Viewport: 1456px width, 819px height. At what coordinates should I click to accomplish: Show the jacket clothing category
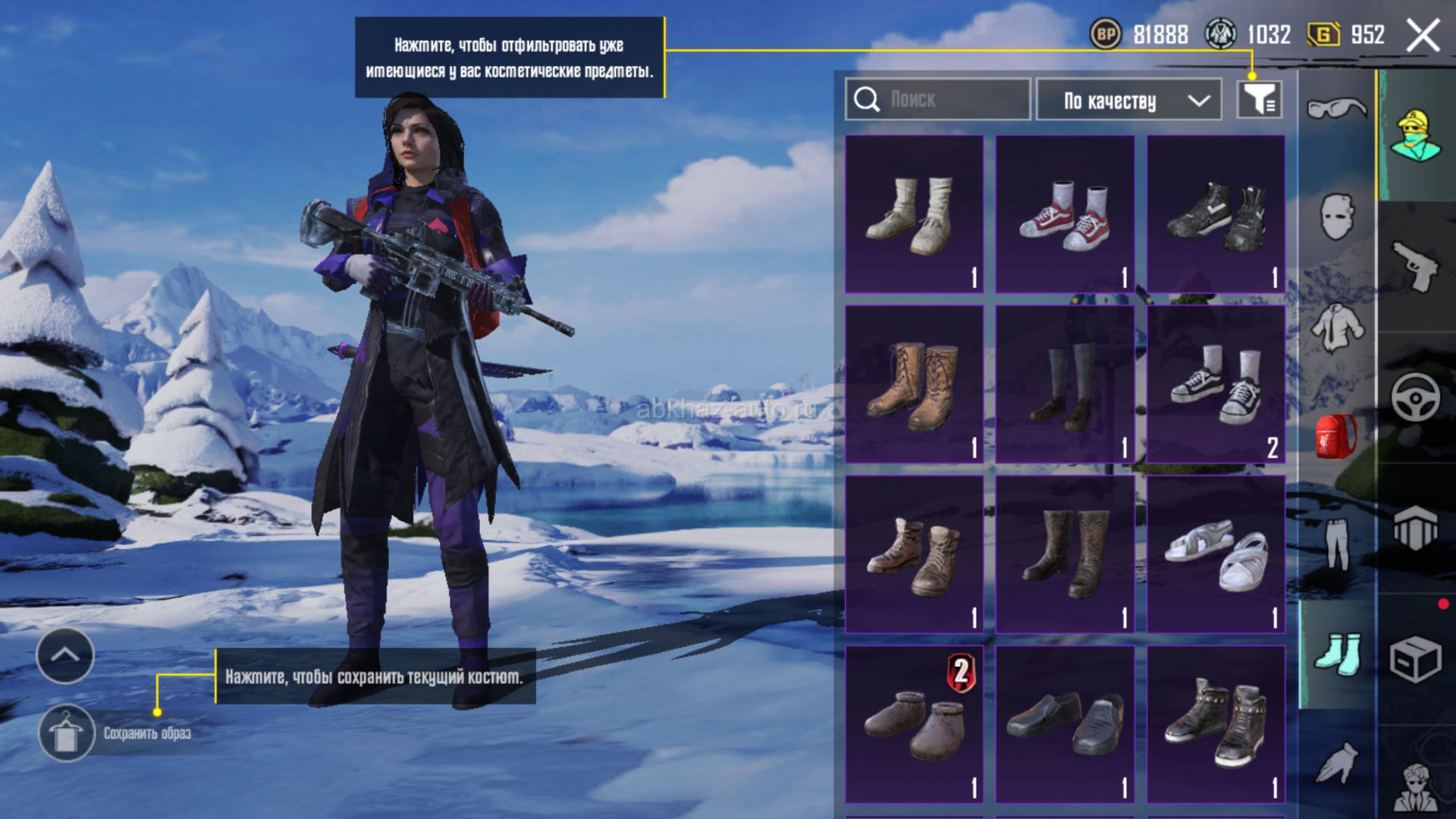1337,328
